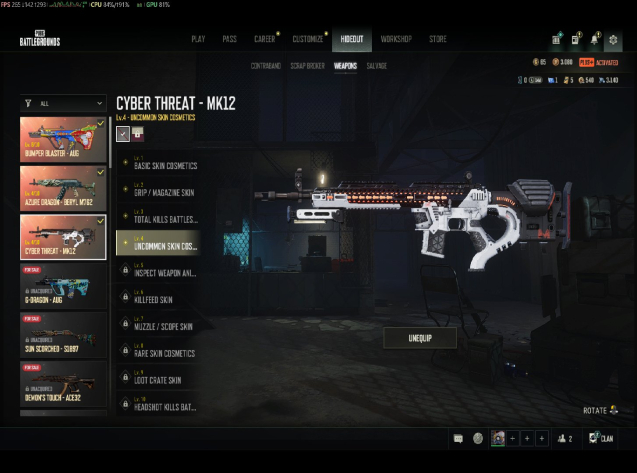Open the Clan button
This screenshot has width=637, height=473.
[x=601, y=438]
